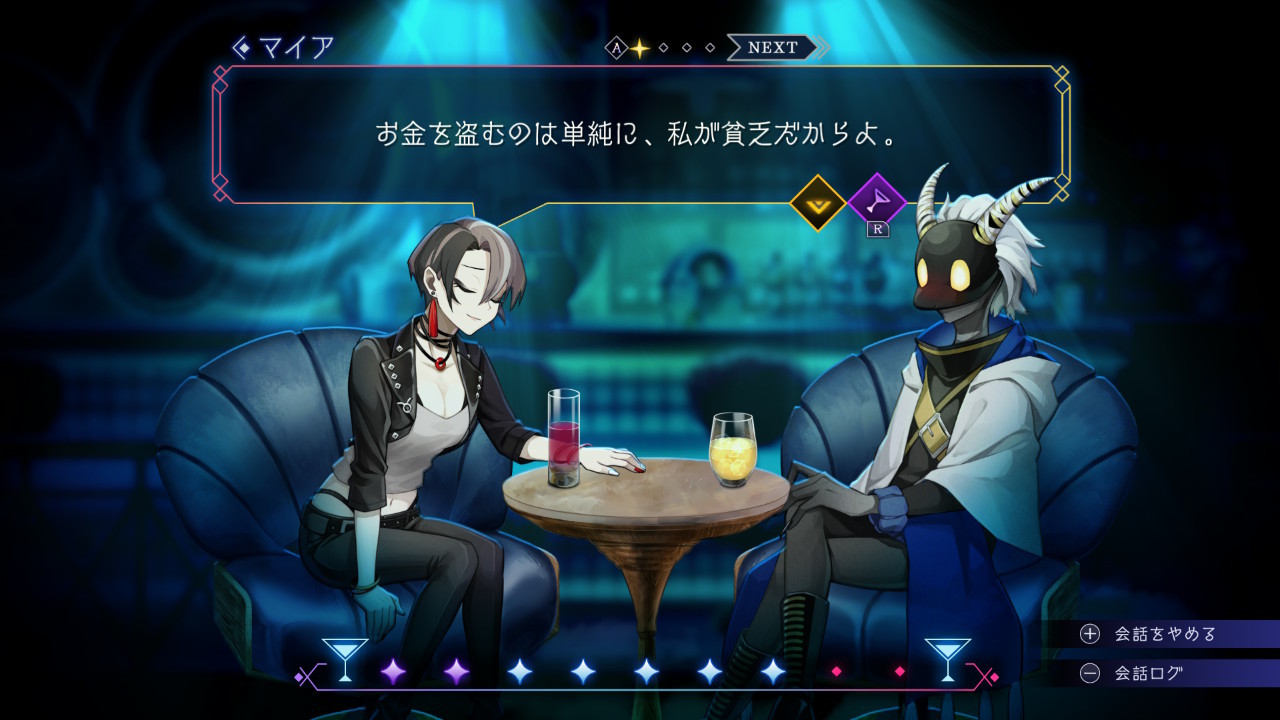
Task: Choose 会話をやめる to end the conversation
Action: [x=1164, y=634]
